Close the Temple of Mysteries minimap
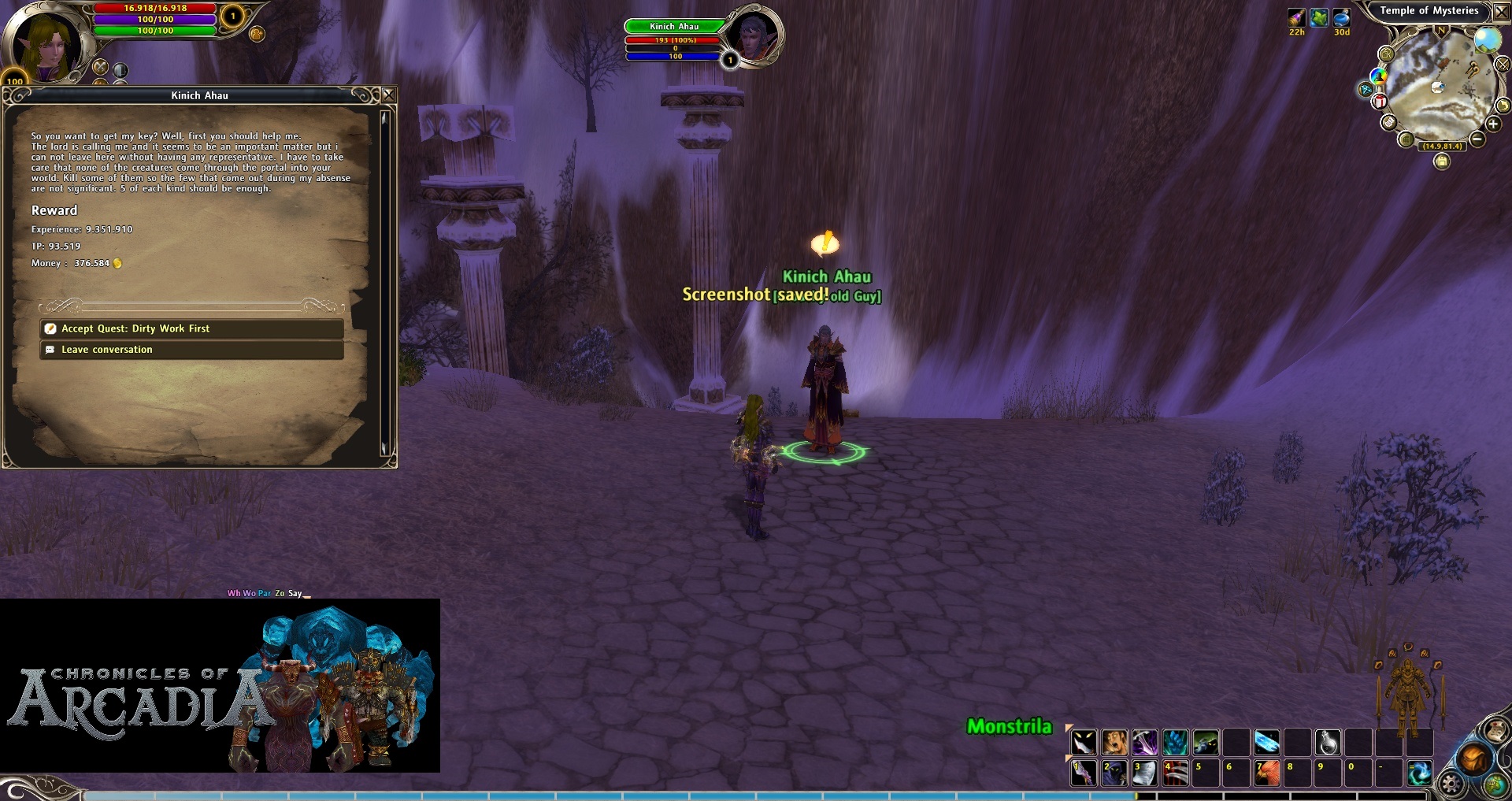The height and width of the screenshot is (801, 1512). coord(1501,11)
